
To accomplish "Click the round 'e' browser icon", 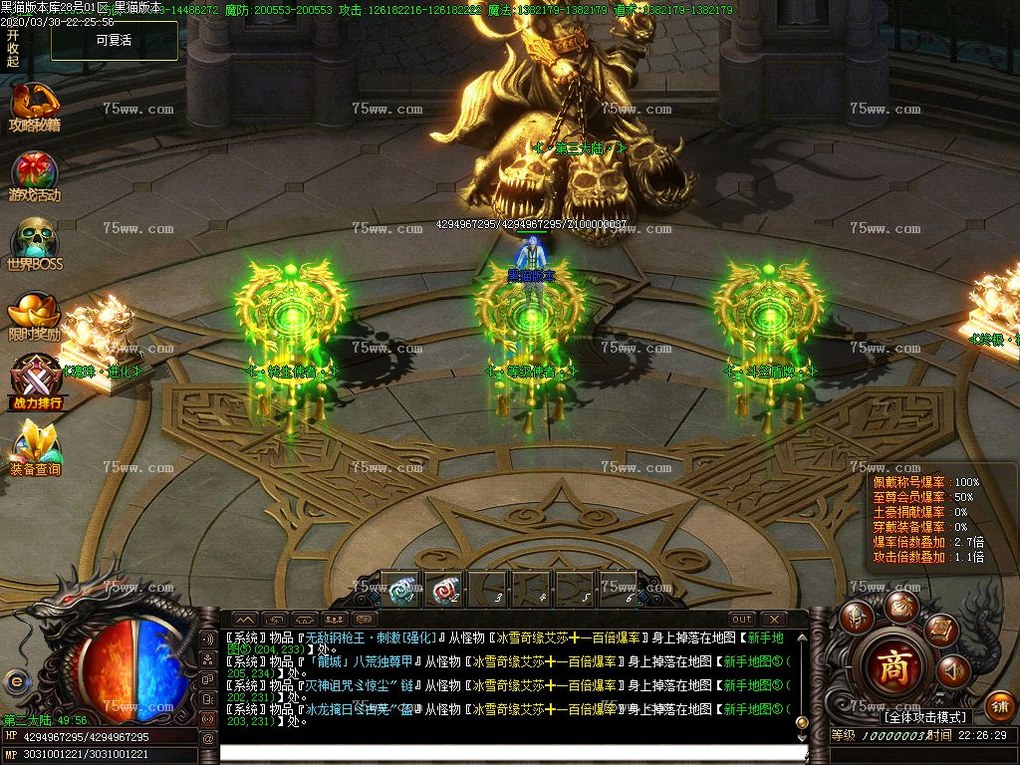I will point(14,681).
